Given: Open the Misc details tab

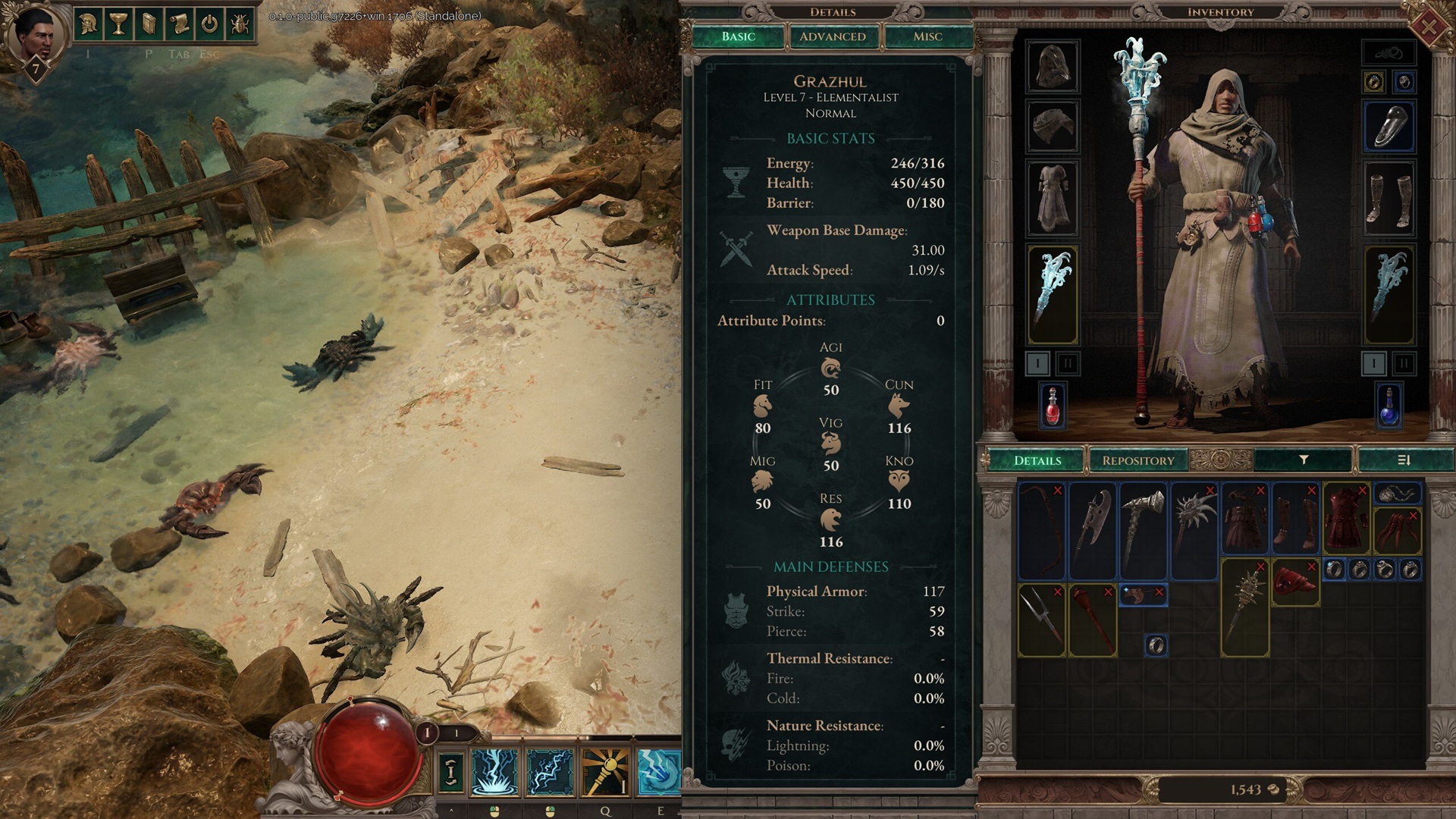Looking at the screenshot, I should [x=927, y=36].
